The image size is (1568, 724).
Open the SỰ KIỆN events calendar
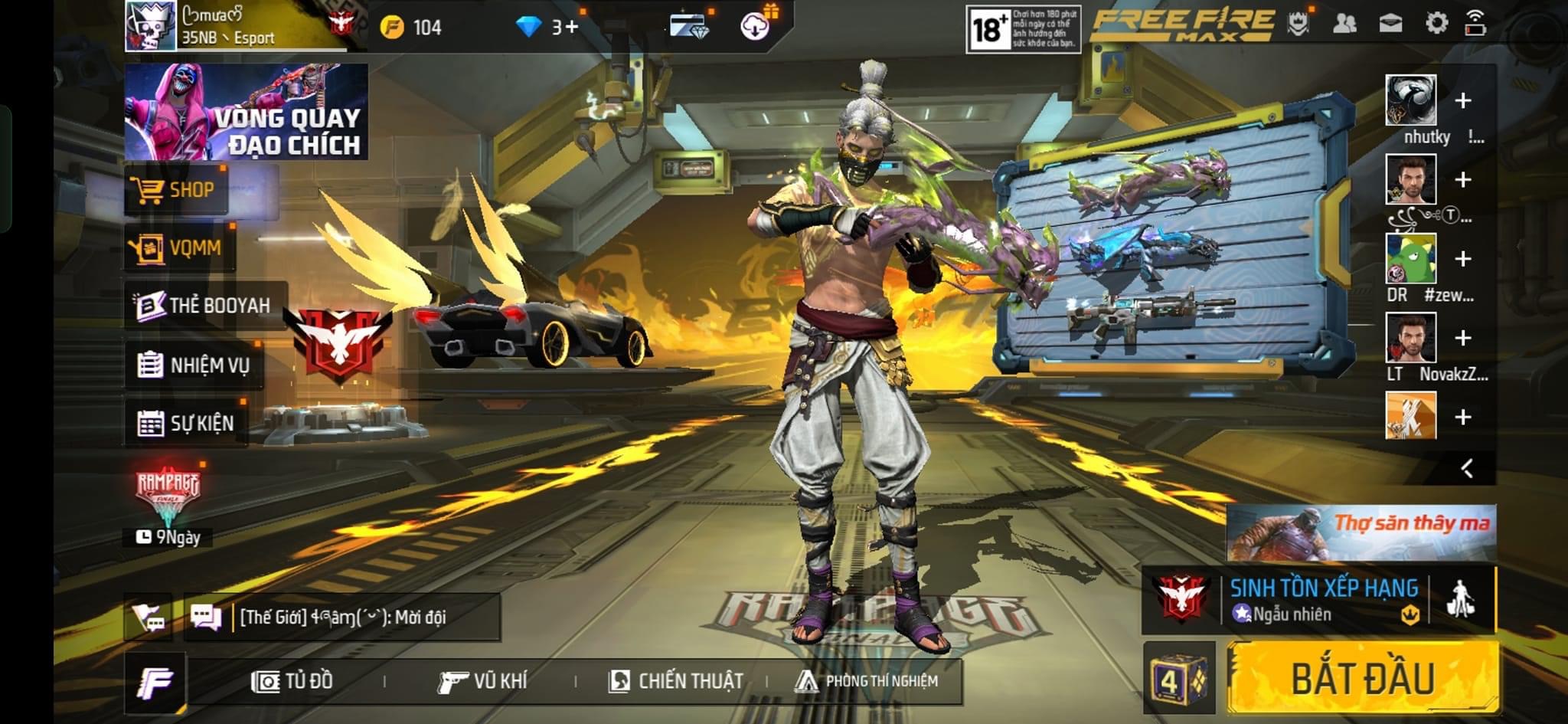(186, 423)
